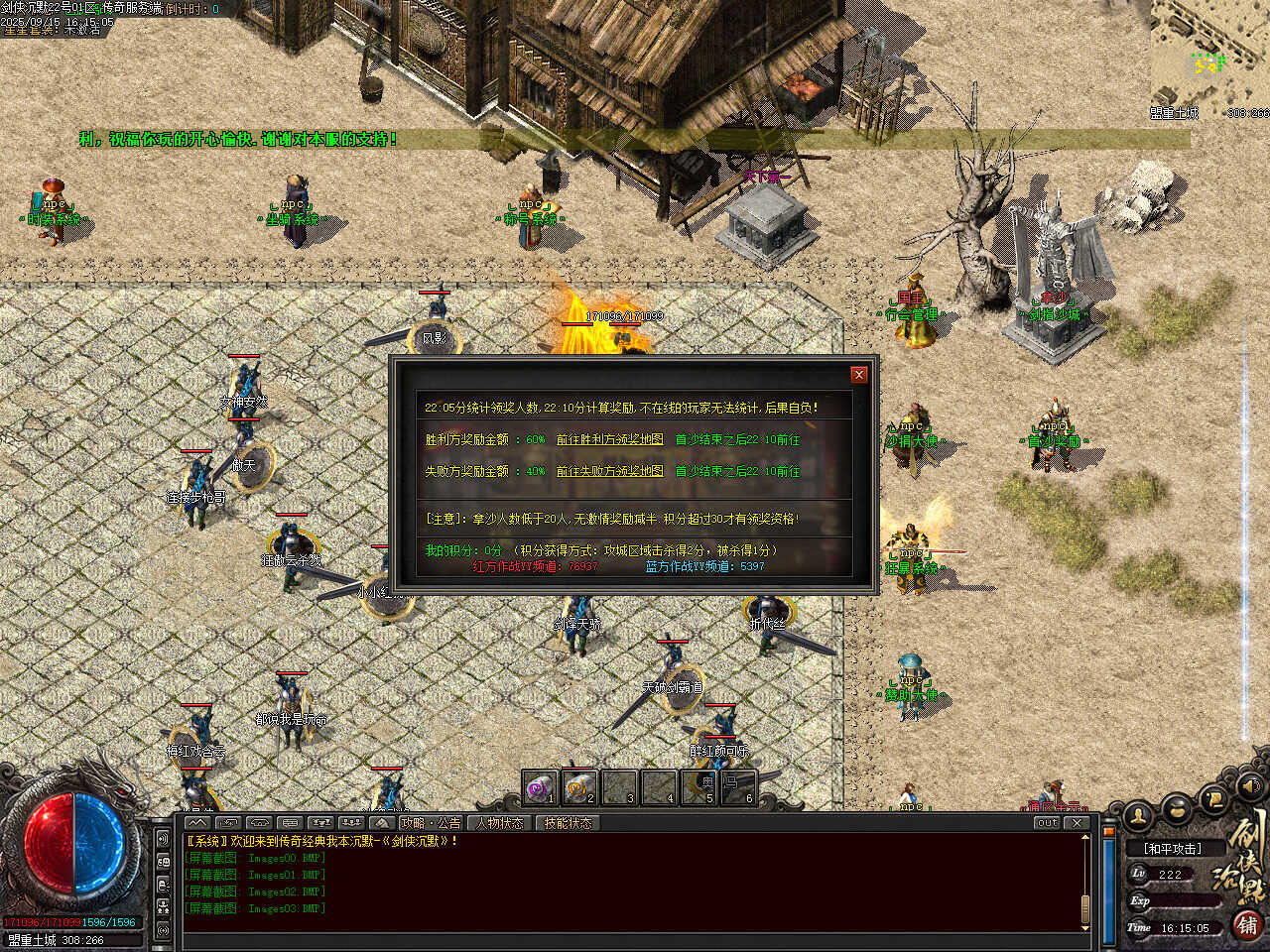1270x952 pixels.
Task: Show the 技能状态 tab
Action: 568,822
